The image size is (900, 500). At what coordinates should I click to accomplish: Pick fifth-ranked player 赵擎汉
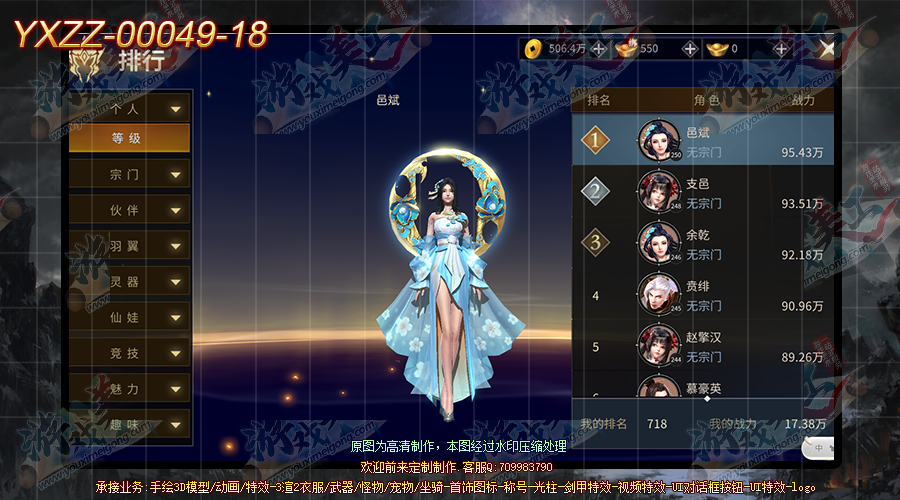click(703, 346)
